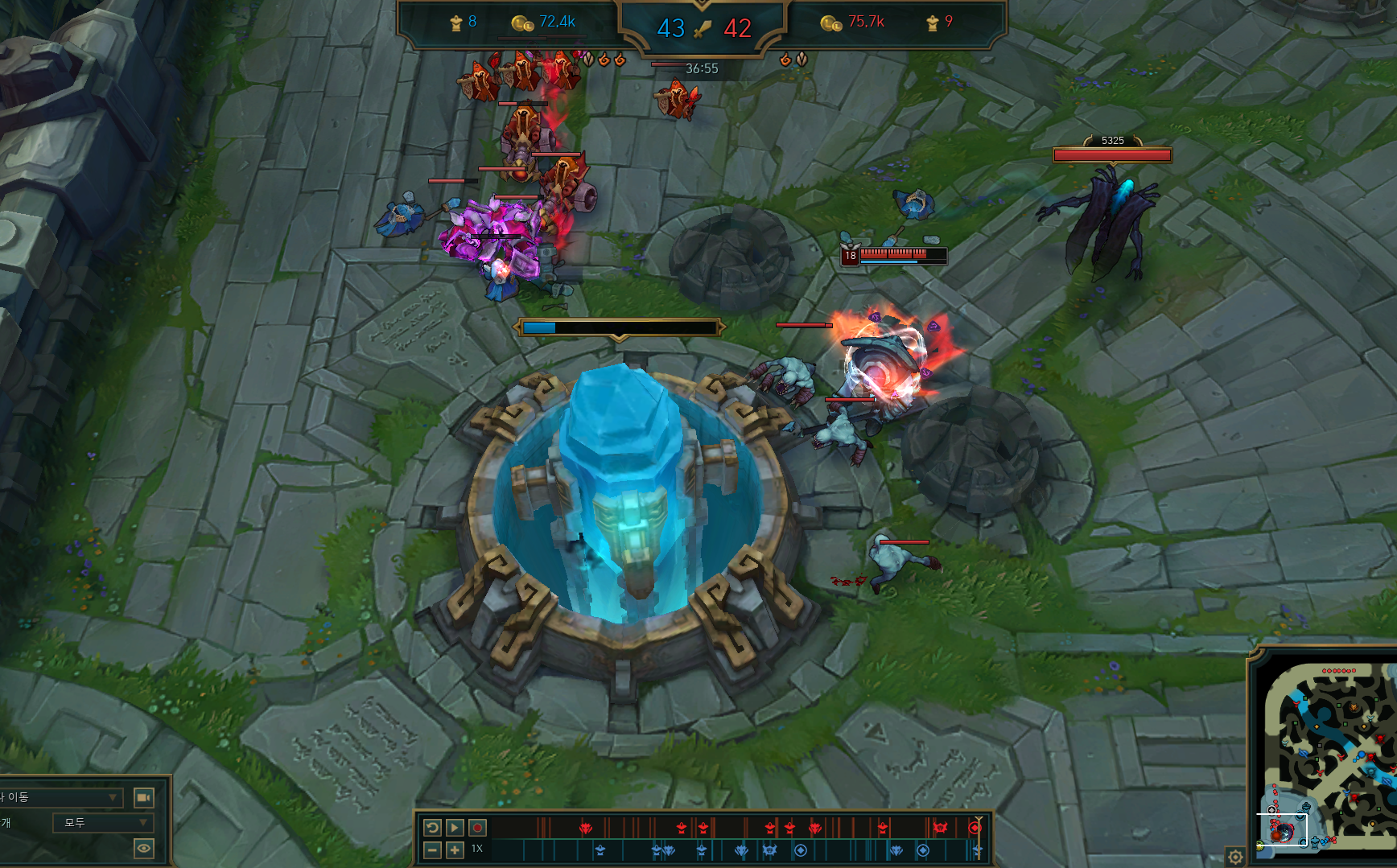Image resolution: width=1397 pixels, height=868 pixels.
Task: Click the minimap to move the camera
Action: 1328,756
